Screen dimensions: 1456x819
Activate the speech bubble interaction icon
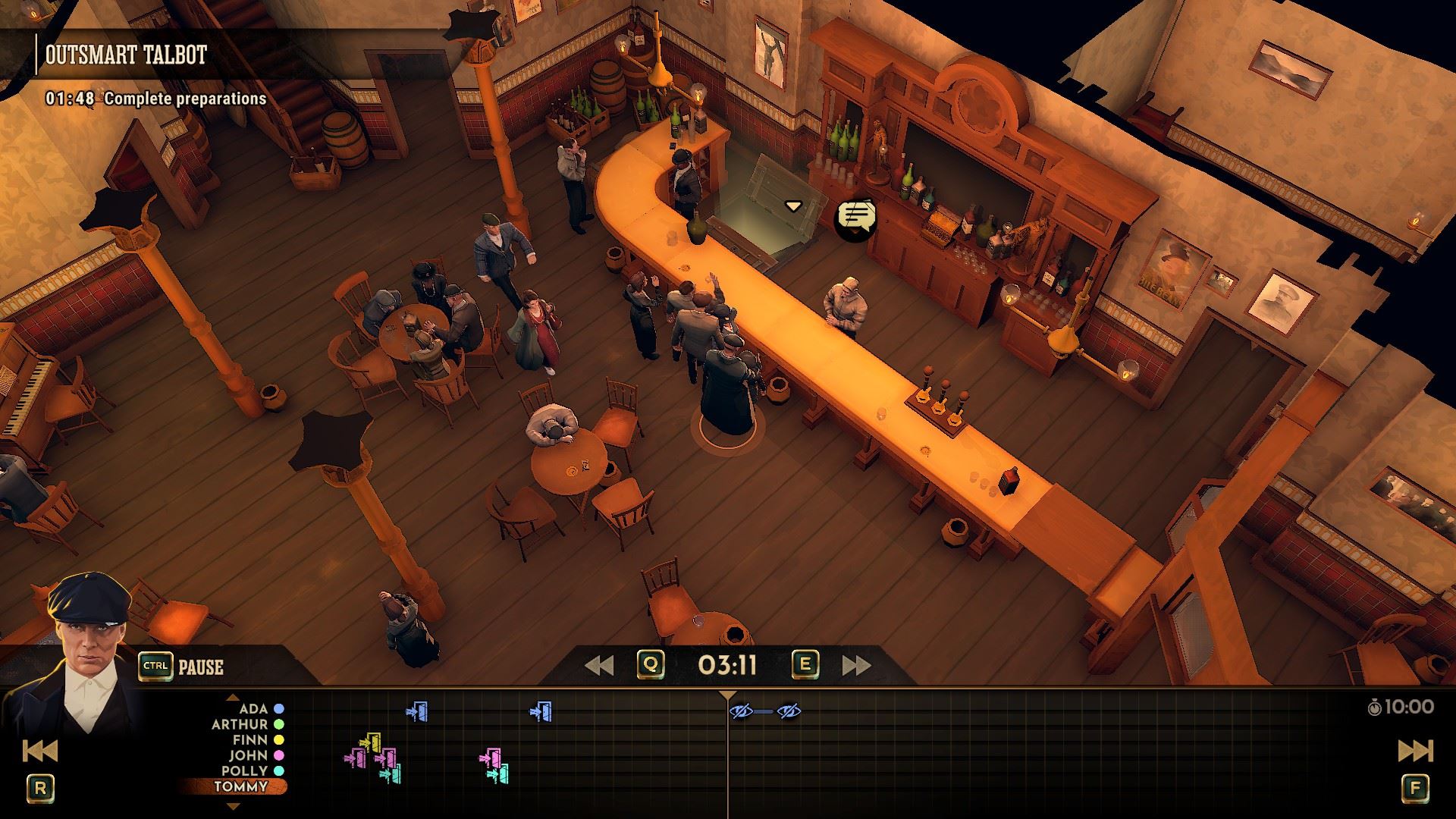click(855, 218)
